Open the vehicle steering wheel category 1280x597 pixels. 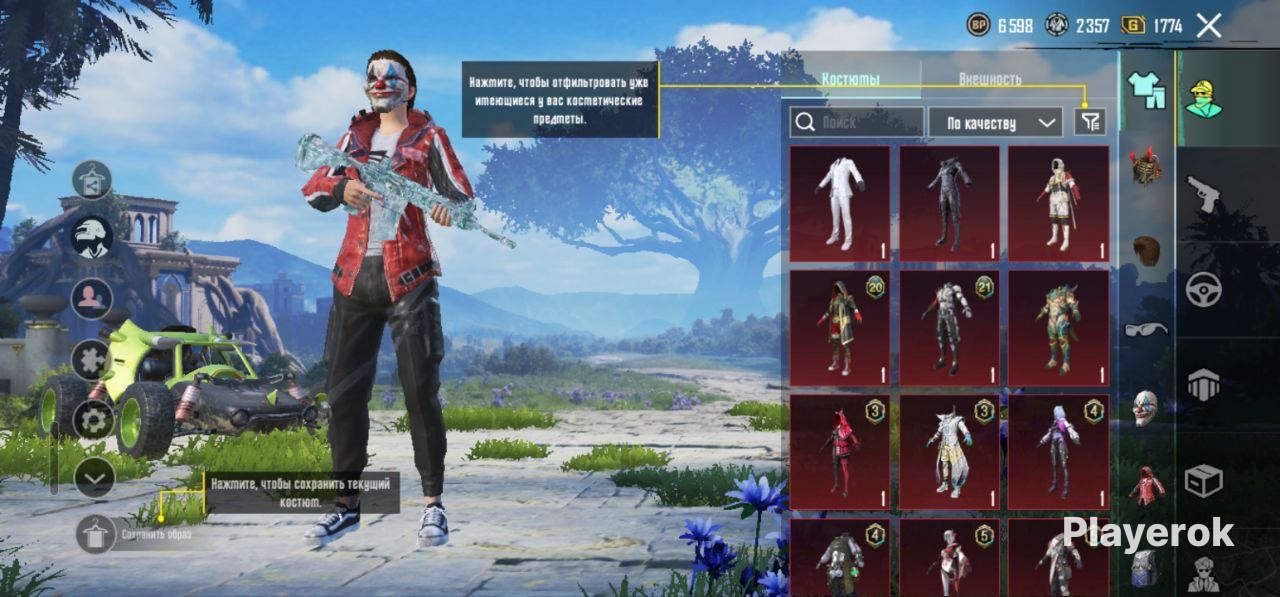point(1203,289)
